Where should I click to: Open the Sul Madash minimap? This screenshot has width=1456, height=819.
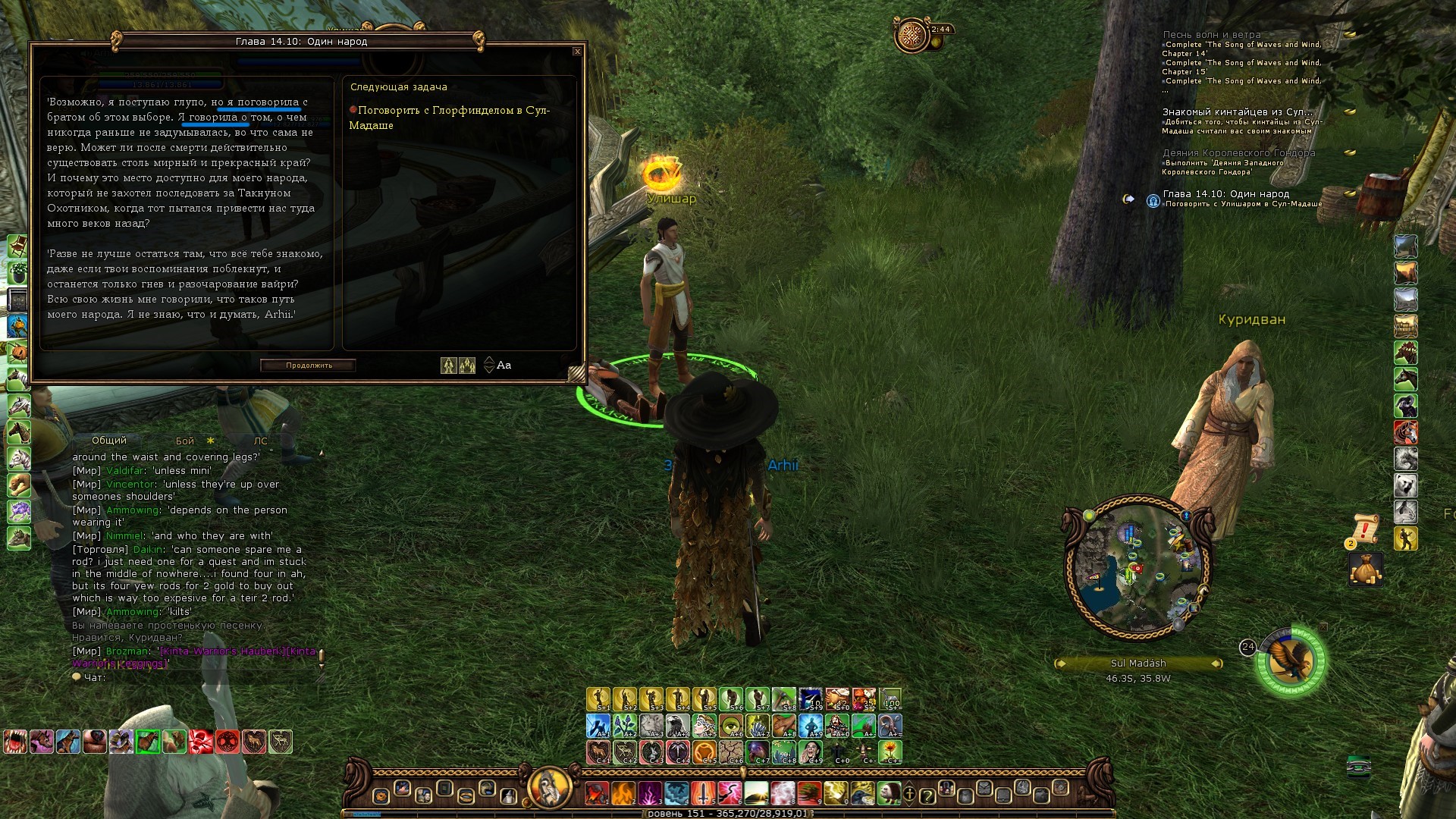coord(1137,569)
